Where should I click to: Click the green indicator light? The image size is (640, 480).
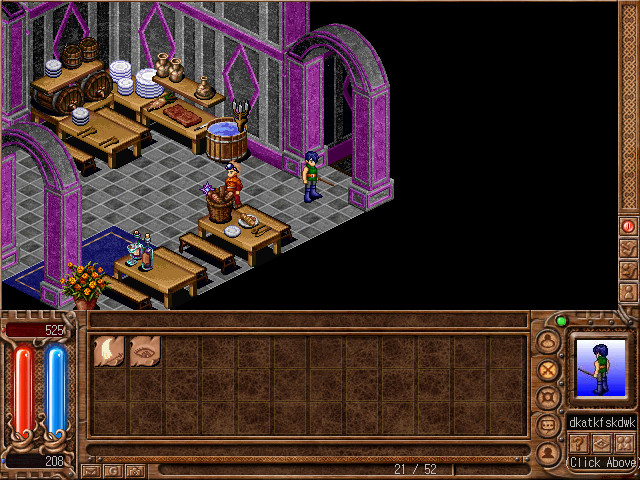(x=561, y=321)
